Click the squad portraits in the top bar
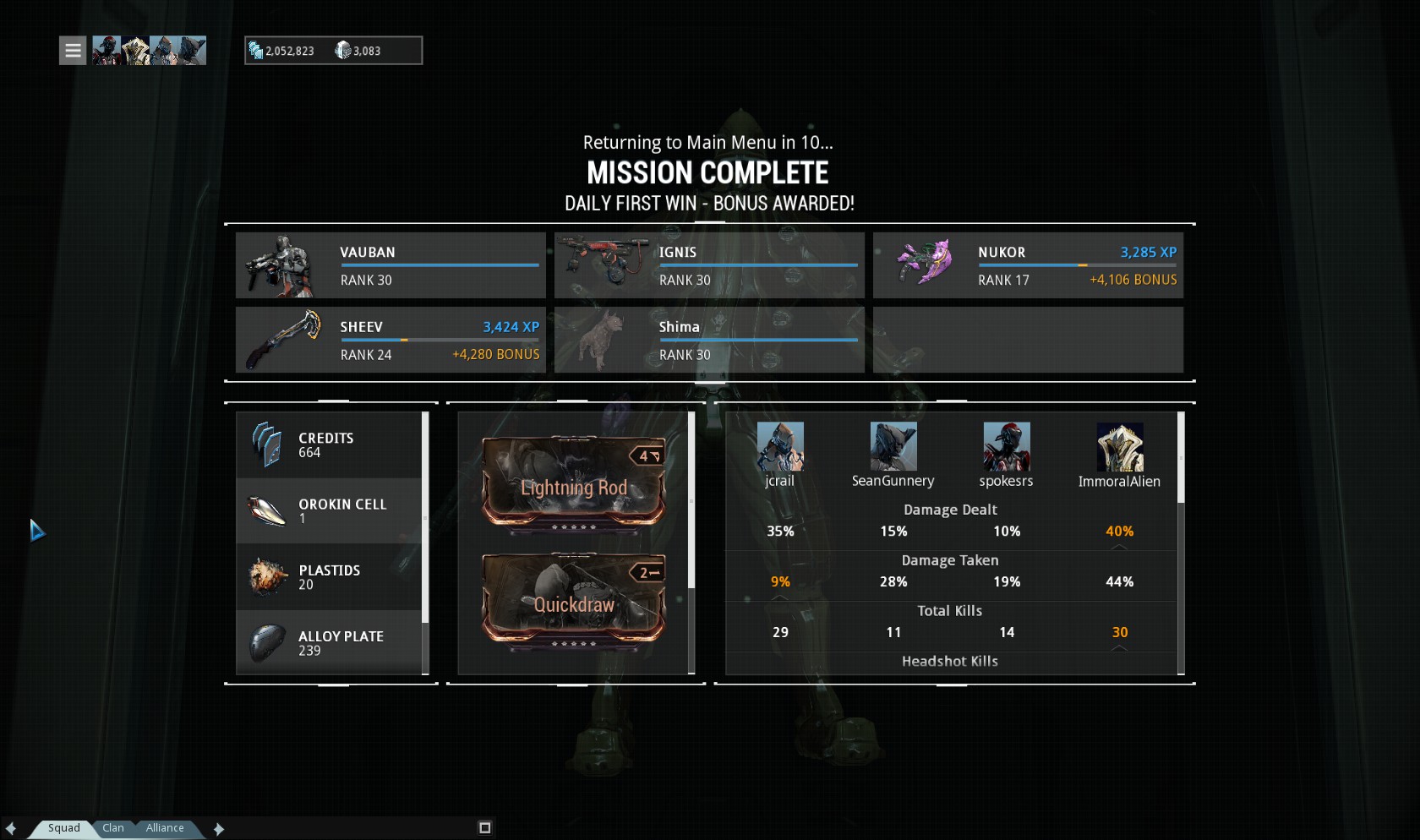This screenshot has height=840, width=1420. [149, 51]
